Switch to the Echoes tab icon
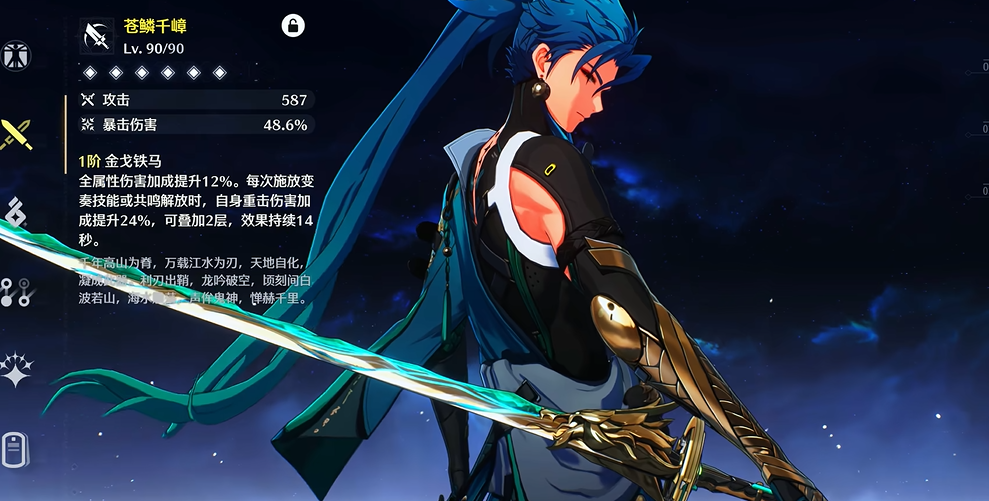The height and width of the screenshot is (501, 989). pos(16,212)
